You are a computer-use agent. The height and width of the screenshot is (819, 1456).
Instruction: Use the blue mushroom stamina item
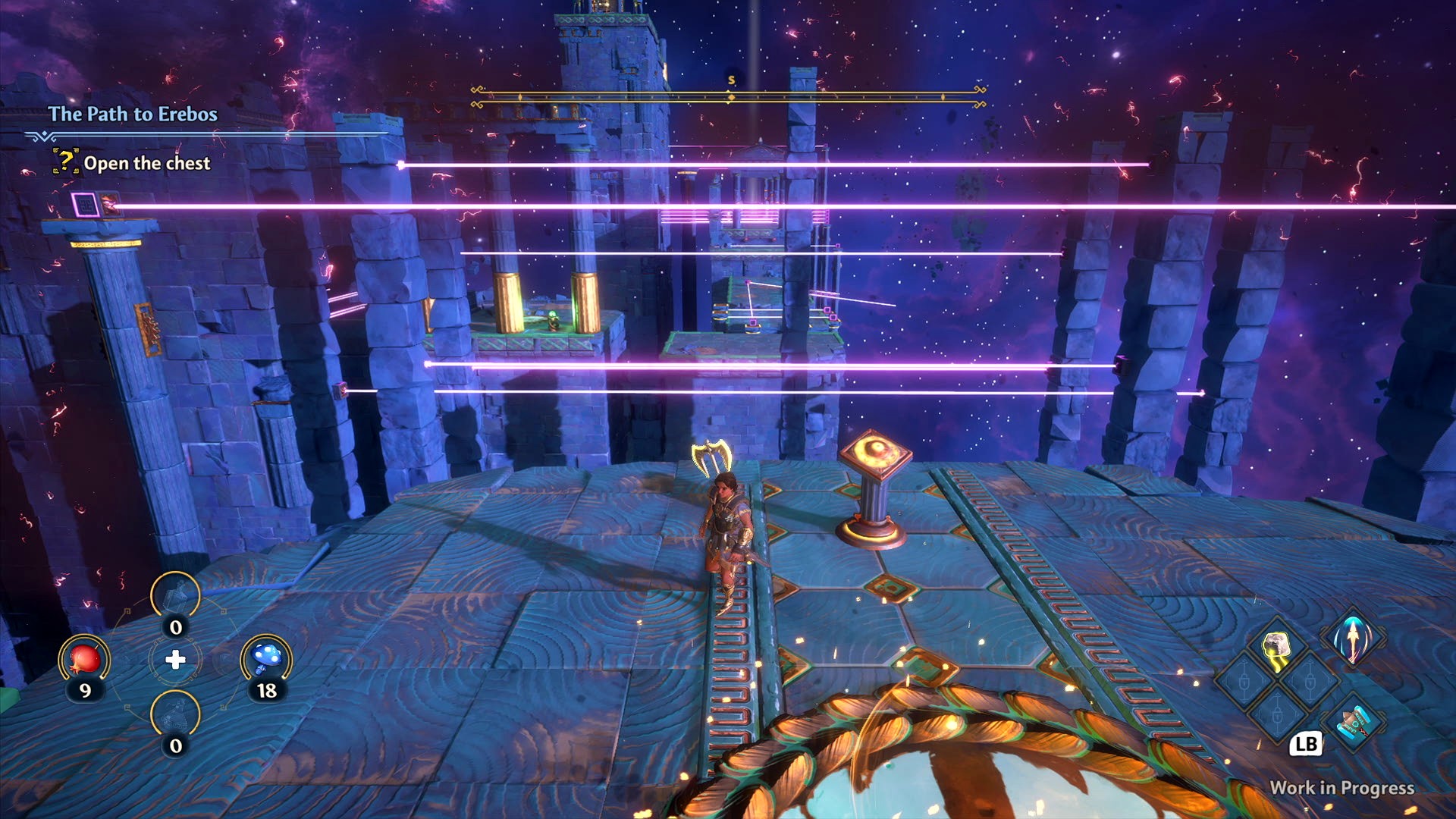click(x=266, y=659)
